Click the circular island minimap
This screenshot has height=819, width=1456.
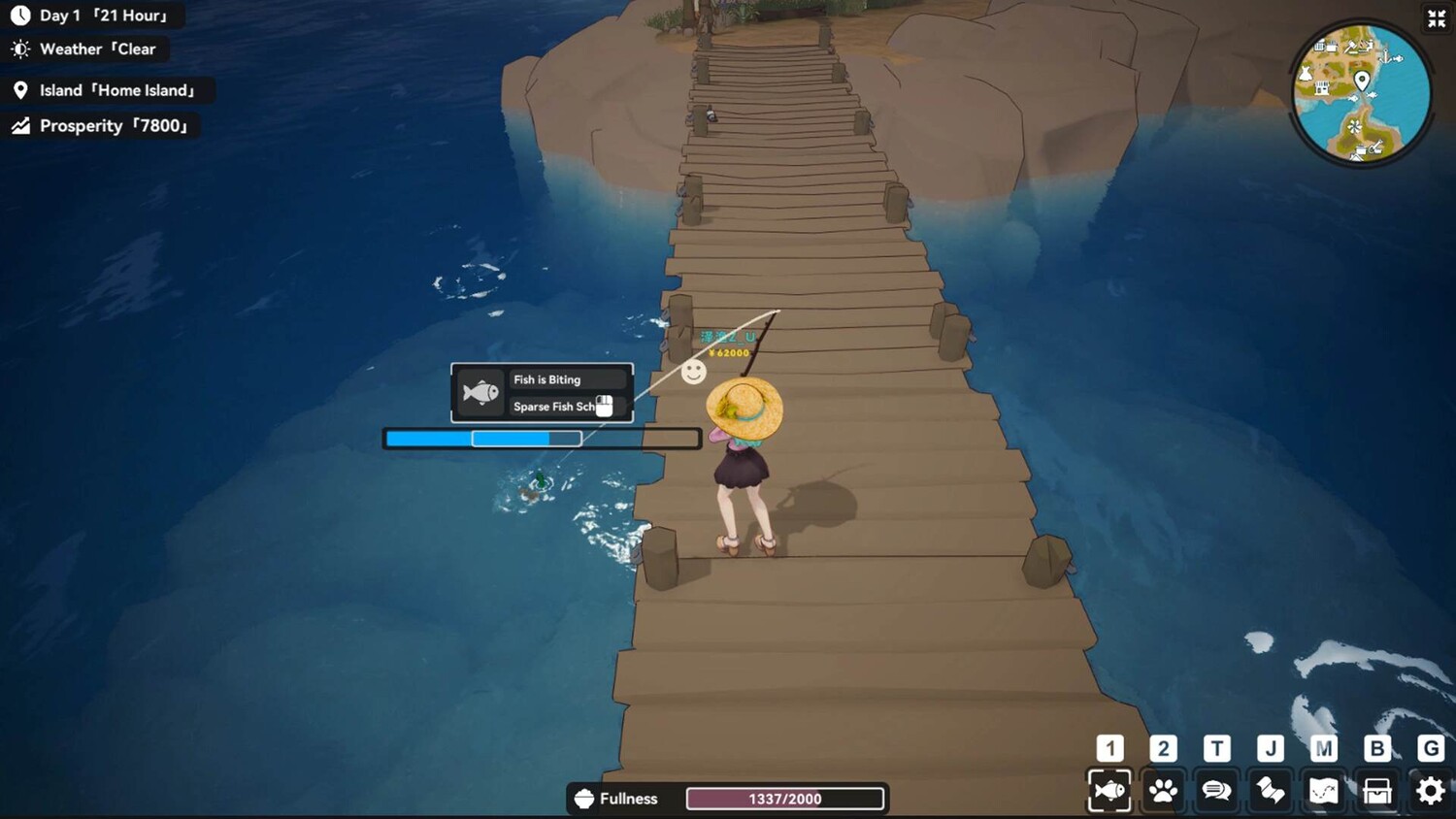point(1361,94)
